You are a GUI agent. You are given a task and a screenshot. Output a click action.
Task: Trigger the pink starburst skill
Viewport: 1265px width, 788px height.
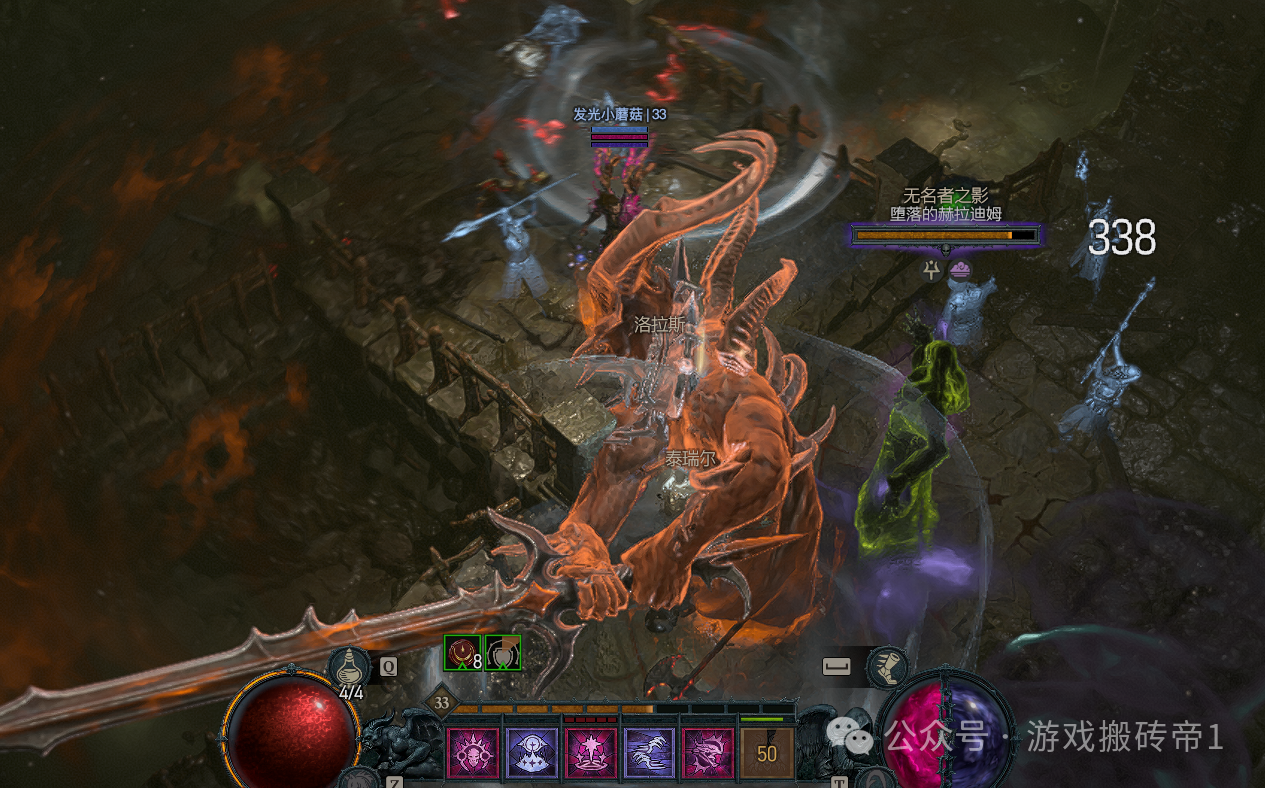pyautogui.click(x=590, y=752)
